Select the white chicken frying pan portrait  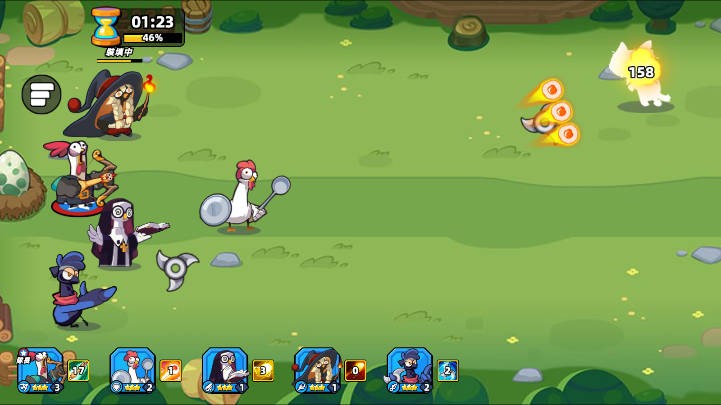point(132,368)
